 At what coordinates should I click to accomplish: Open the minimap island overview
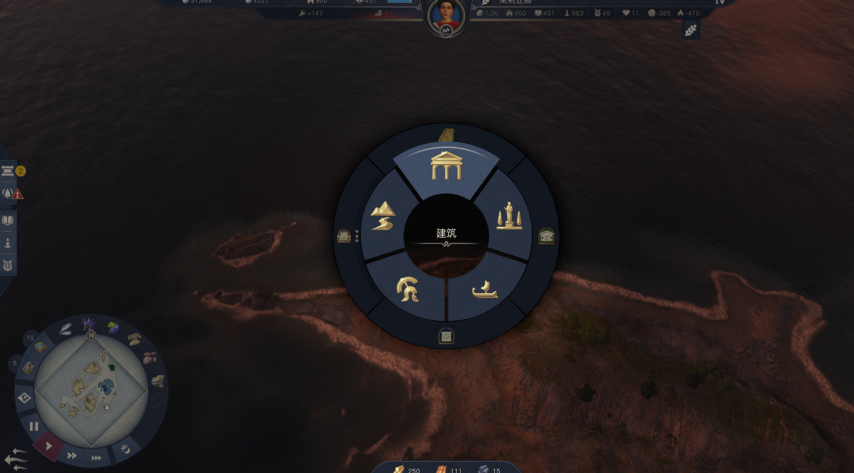(x=91, y=388)
